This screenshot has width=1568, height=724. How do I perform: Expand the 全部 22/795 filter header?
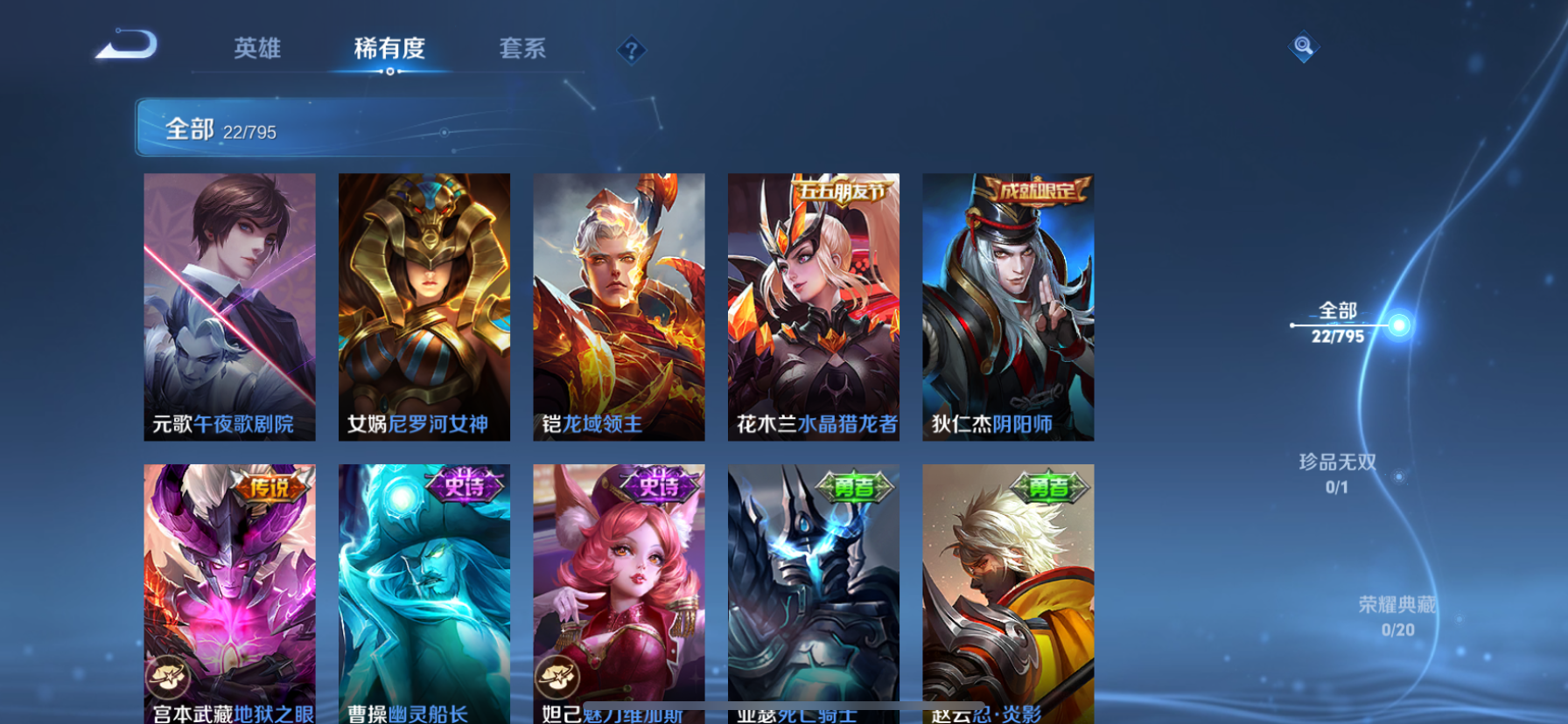tap(220, 130)
